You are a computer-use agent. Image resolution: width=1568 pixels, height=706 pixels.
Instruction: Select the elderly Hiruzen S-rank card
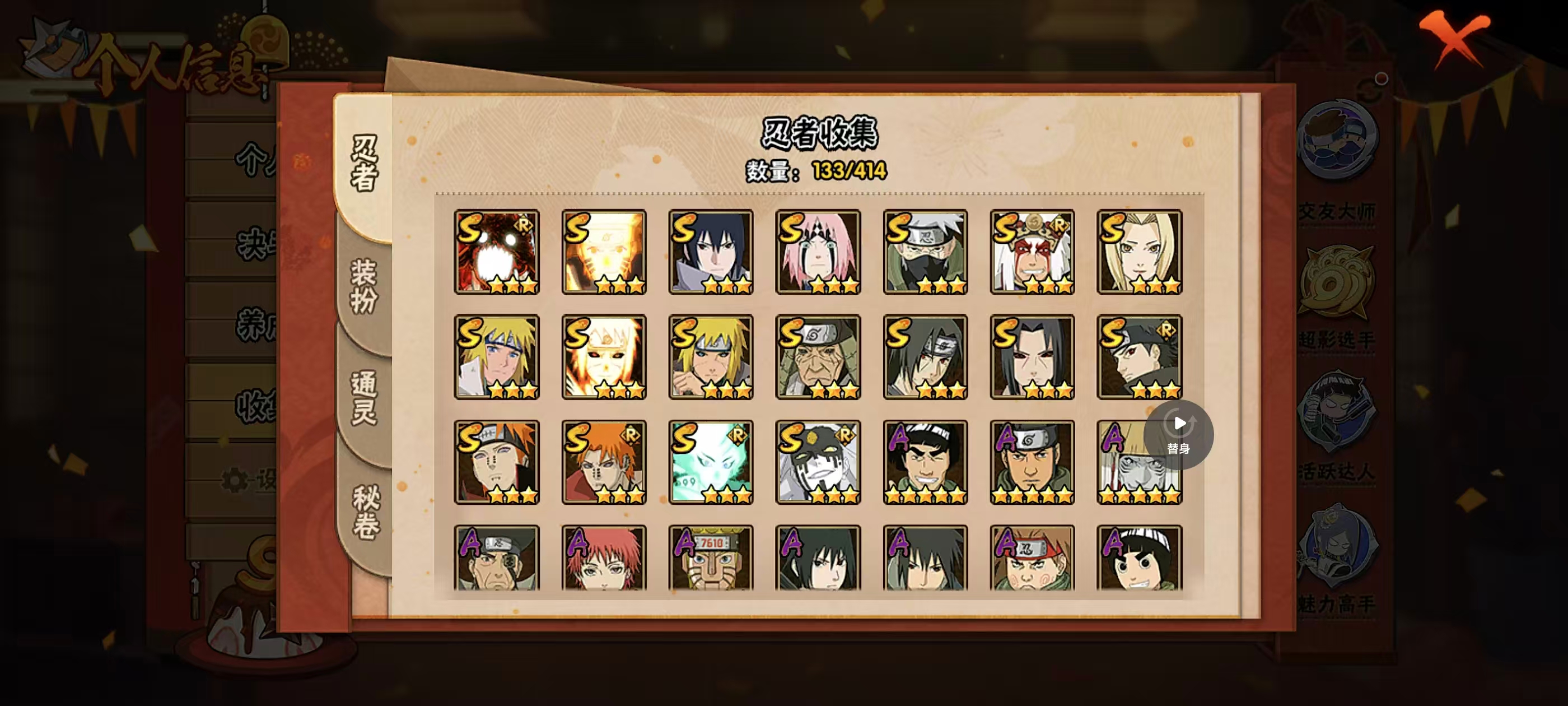818,357
